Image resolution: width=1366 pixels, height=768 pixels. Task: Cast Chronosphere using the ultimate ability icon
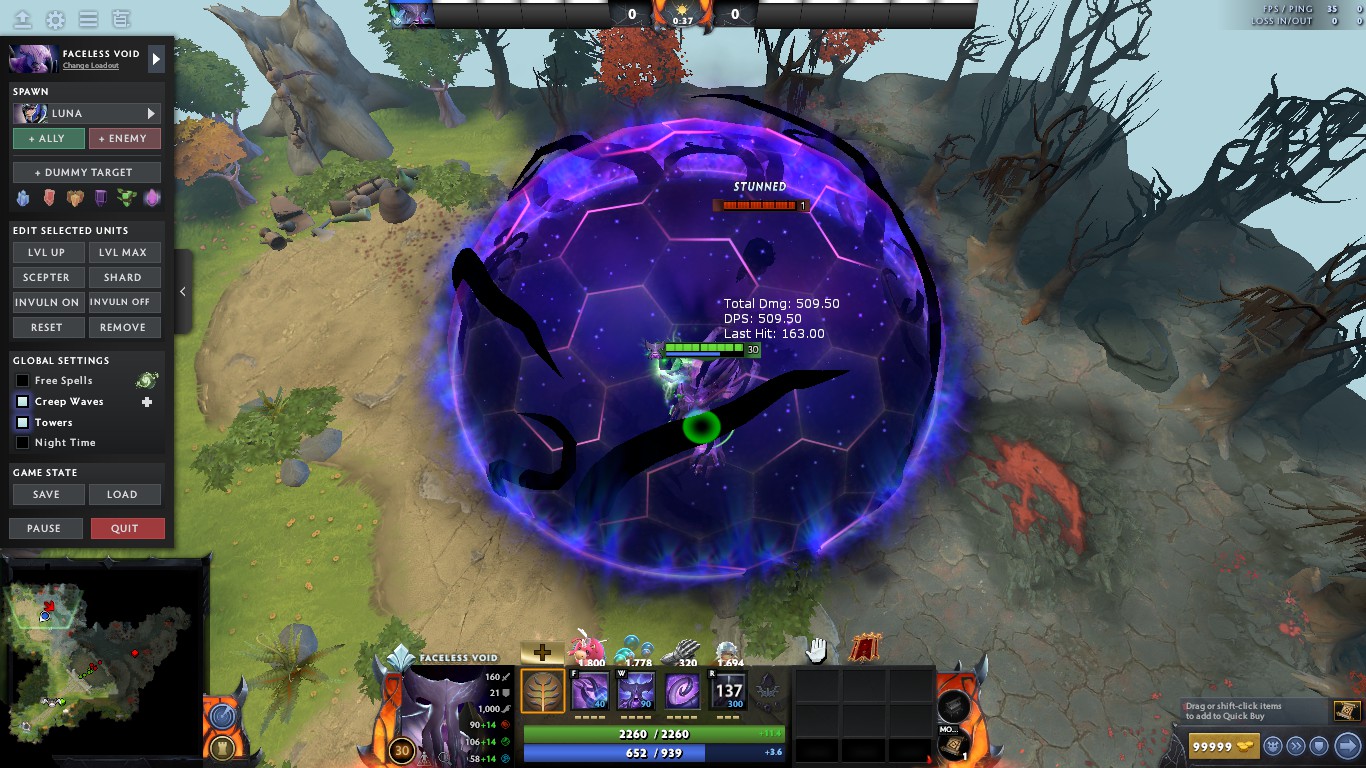point(728,690)
